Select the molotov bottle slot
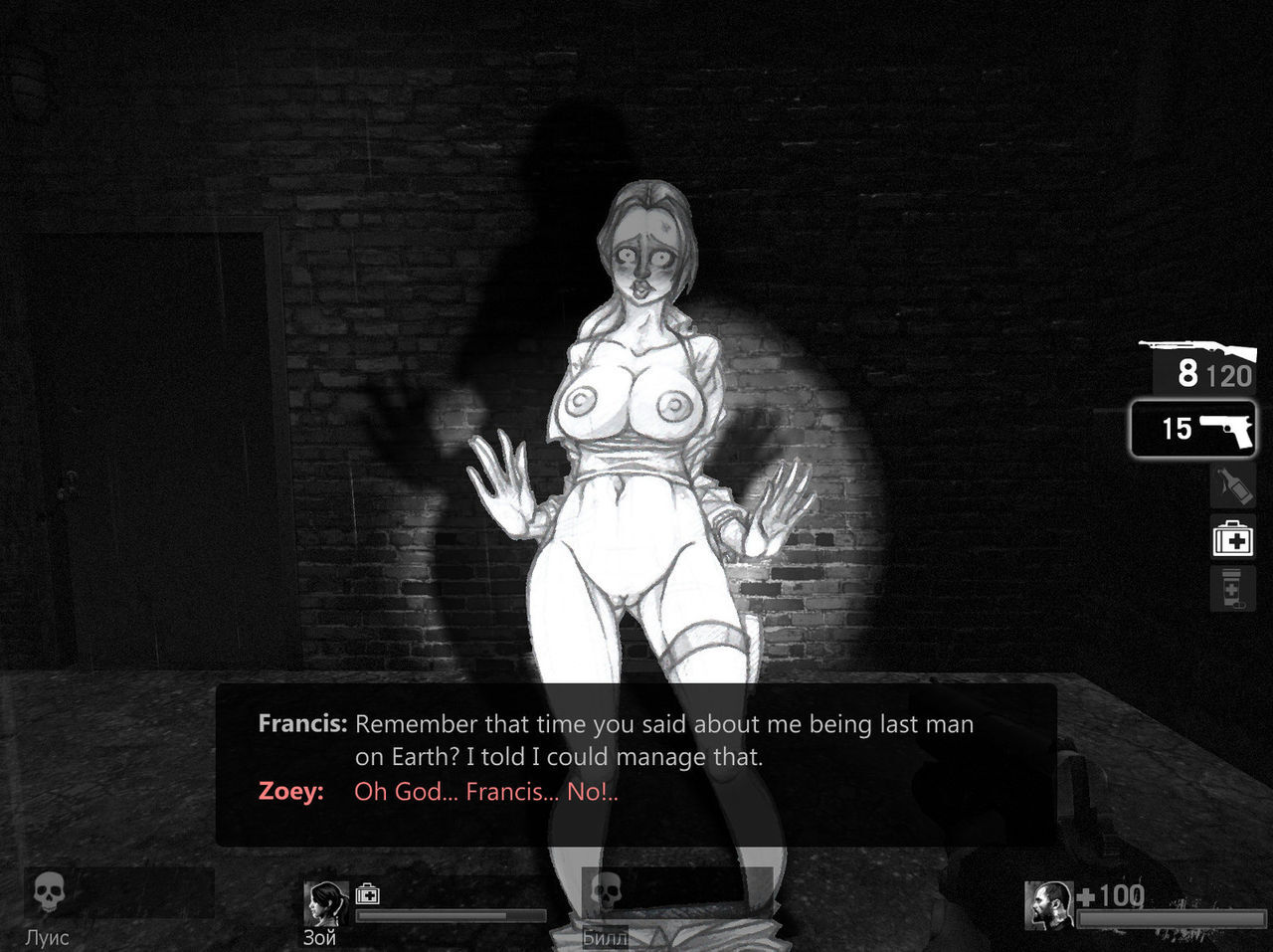This screenshot has height=952, width=1273. pos(1233,486)
